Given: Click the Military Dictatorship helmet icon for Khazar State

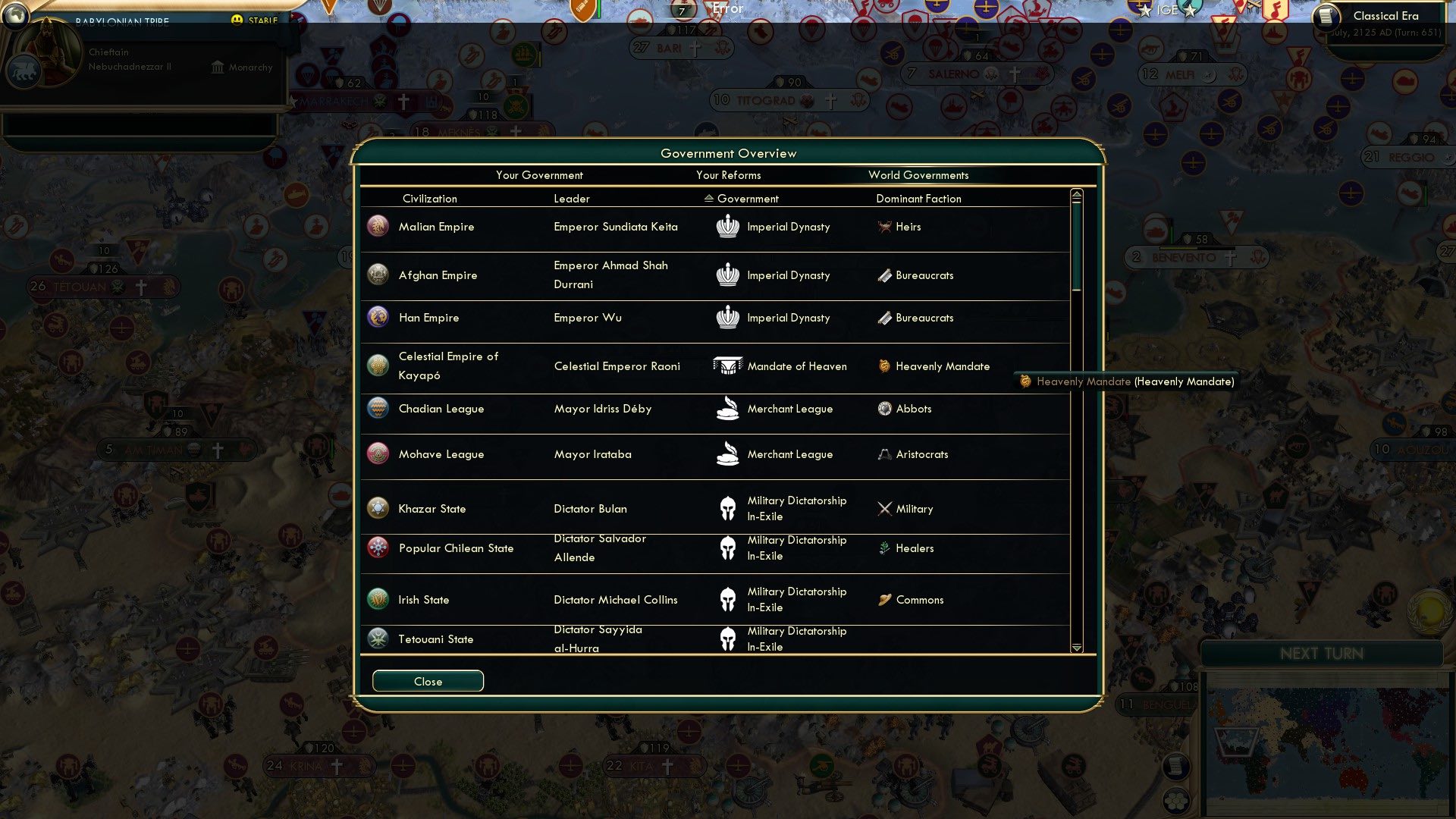Looking at the screenshot, I should pyautogui.click(x=728, y=508).
